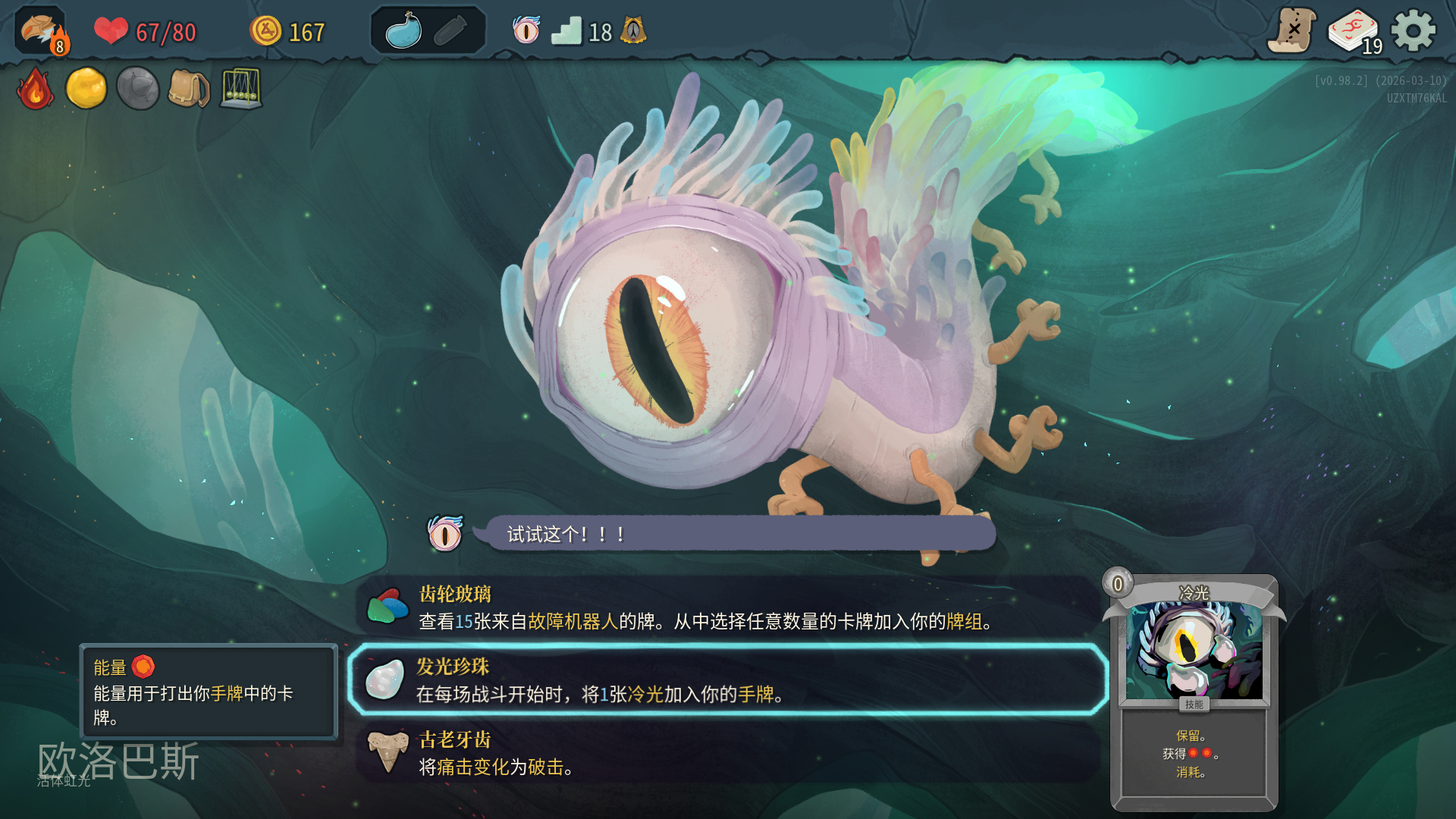
Task: Click the boss icon beside floor number
Action: (633, 31)
